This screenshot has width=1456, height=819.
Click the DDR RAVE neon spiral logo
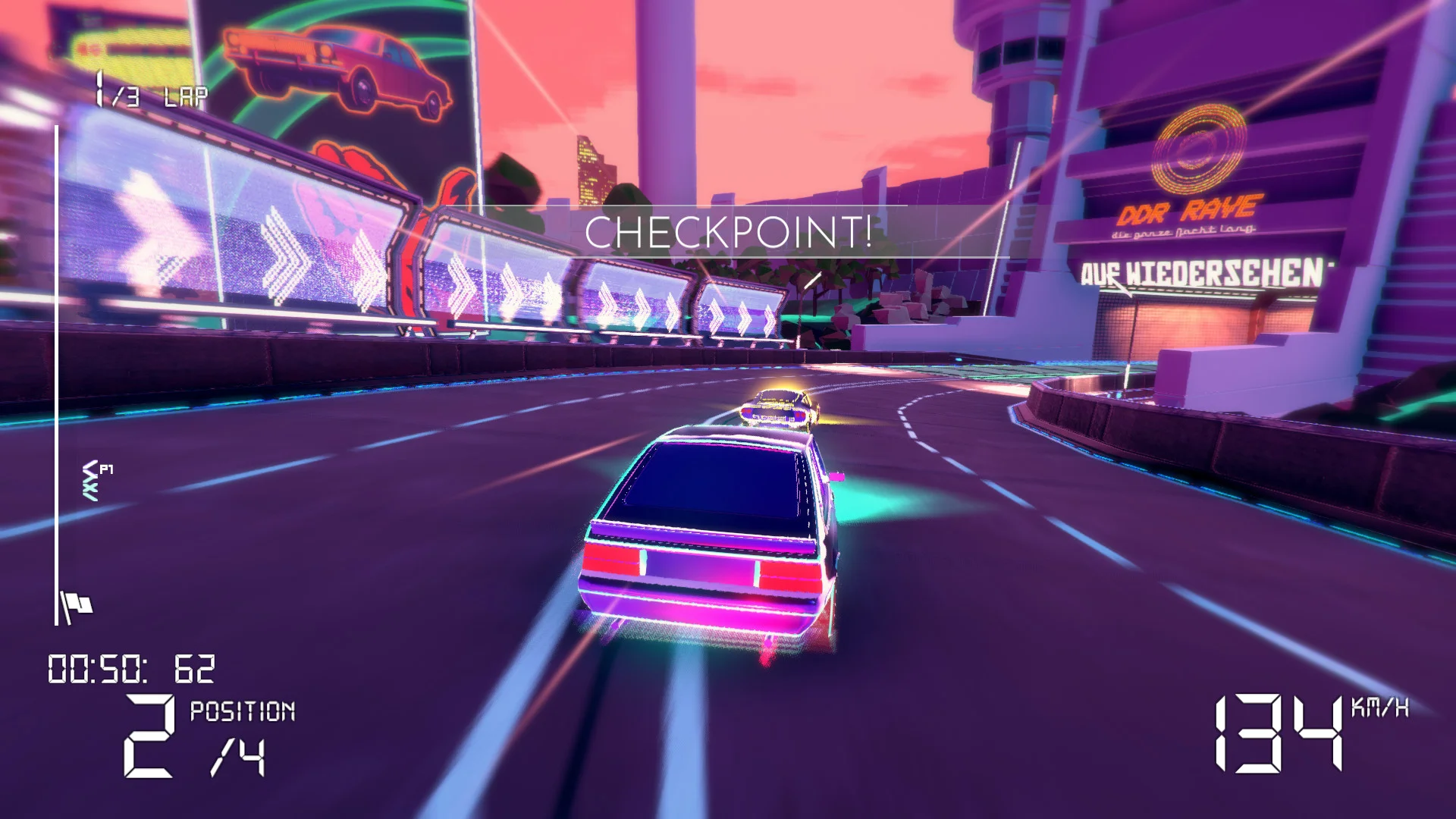tap(1200, 149)
